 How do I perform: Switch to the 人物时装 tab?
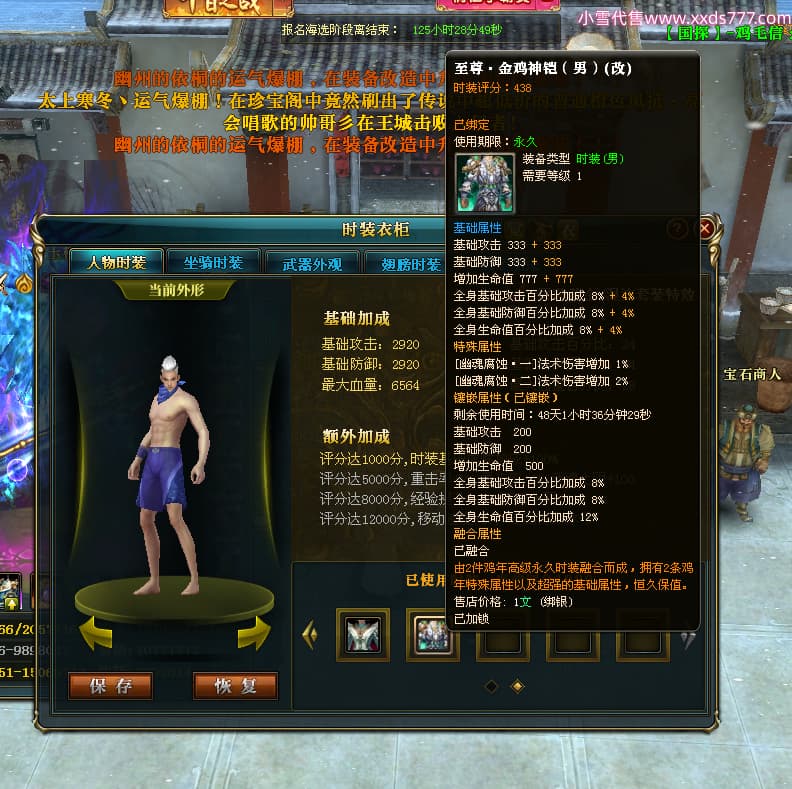pos(116,263)
